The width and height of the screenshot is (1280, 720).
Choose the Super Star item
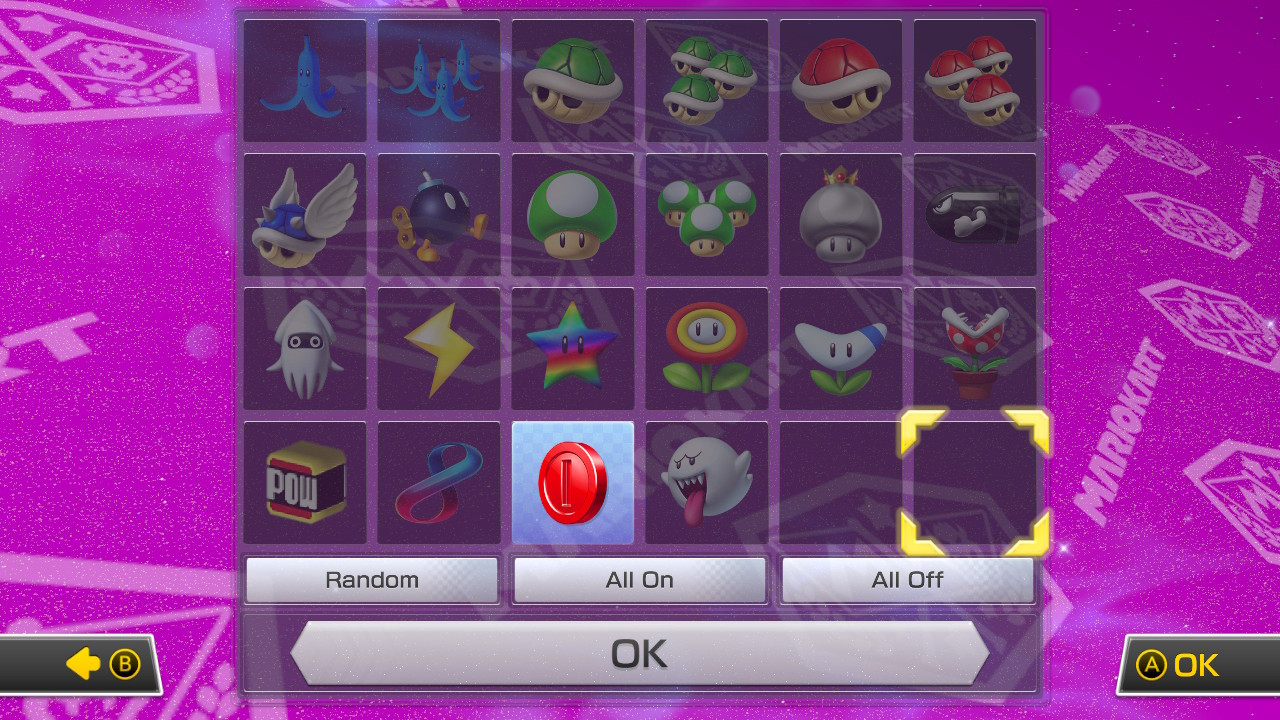click(x=572, y=348)
